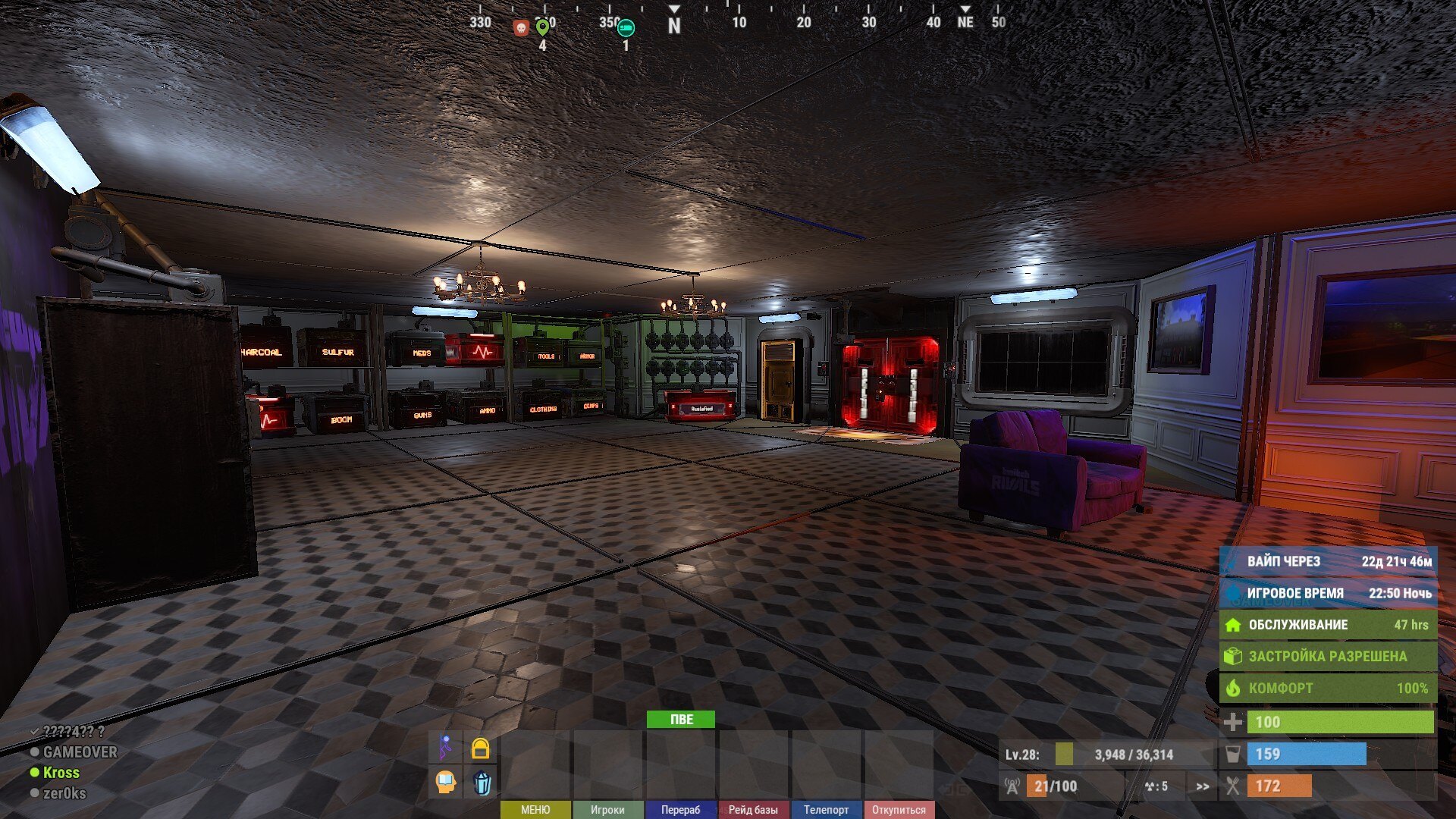Open the head with book icon
The image size is (1456, 819).
coord(446,782)
